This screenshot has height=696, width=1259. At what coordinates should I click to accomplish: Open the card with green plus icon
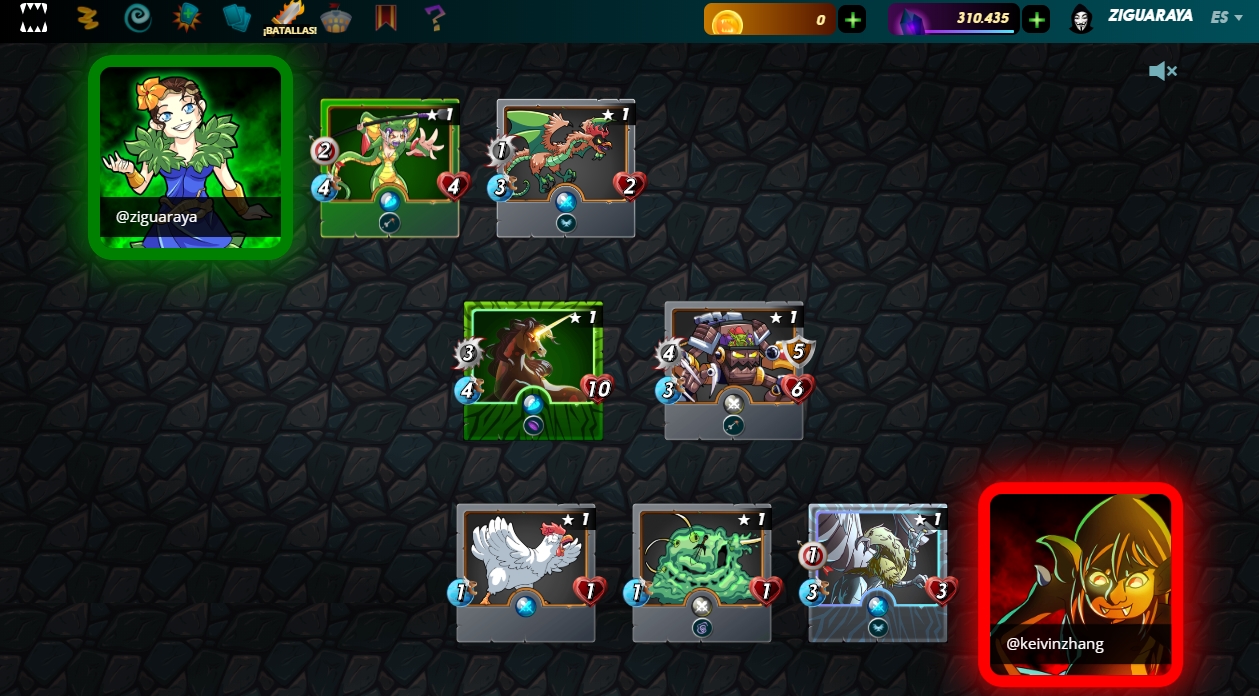pyautogui.click(x=187, y=18)
